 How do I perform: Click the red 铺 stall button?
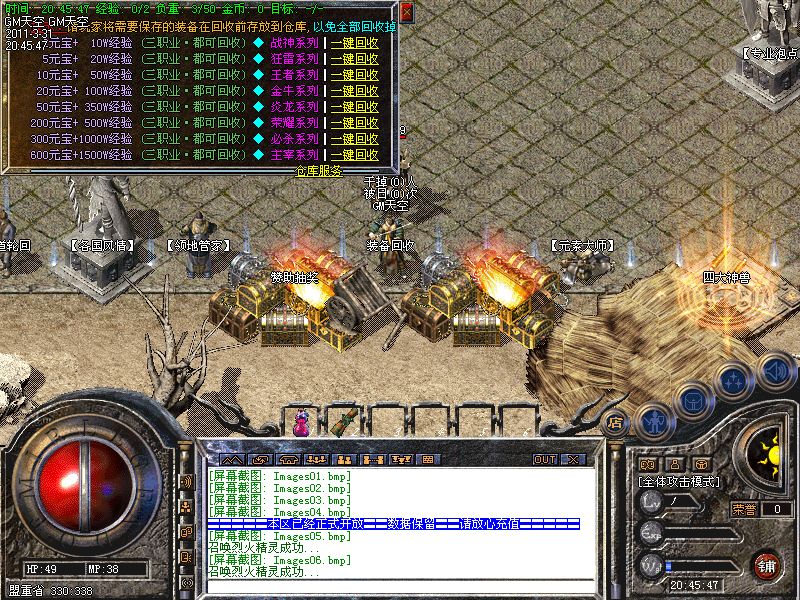point(766,565)
